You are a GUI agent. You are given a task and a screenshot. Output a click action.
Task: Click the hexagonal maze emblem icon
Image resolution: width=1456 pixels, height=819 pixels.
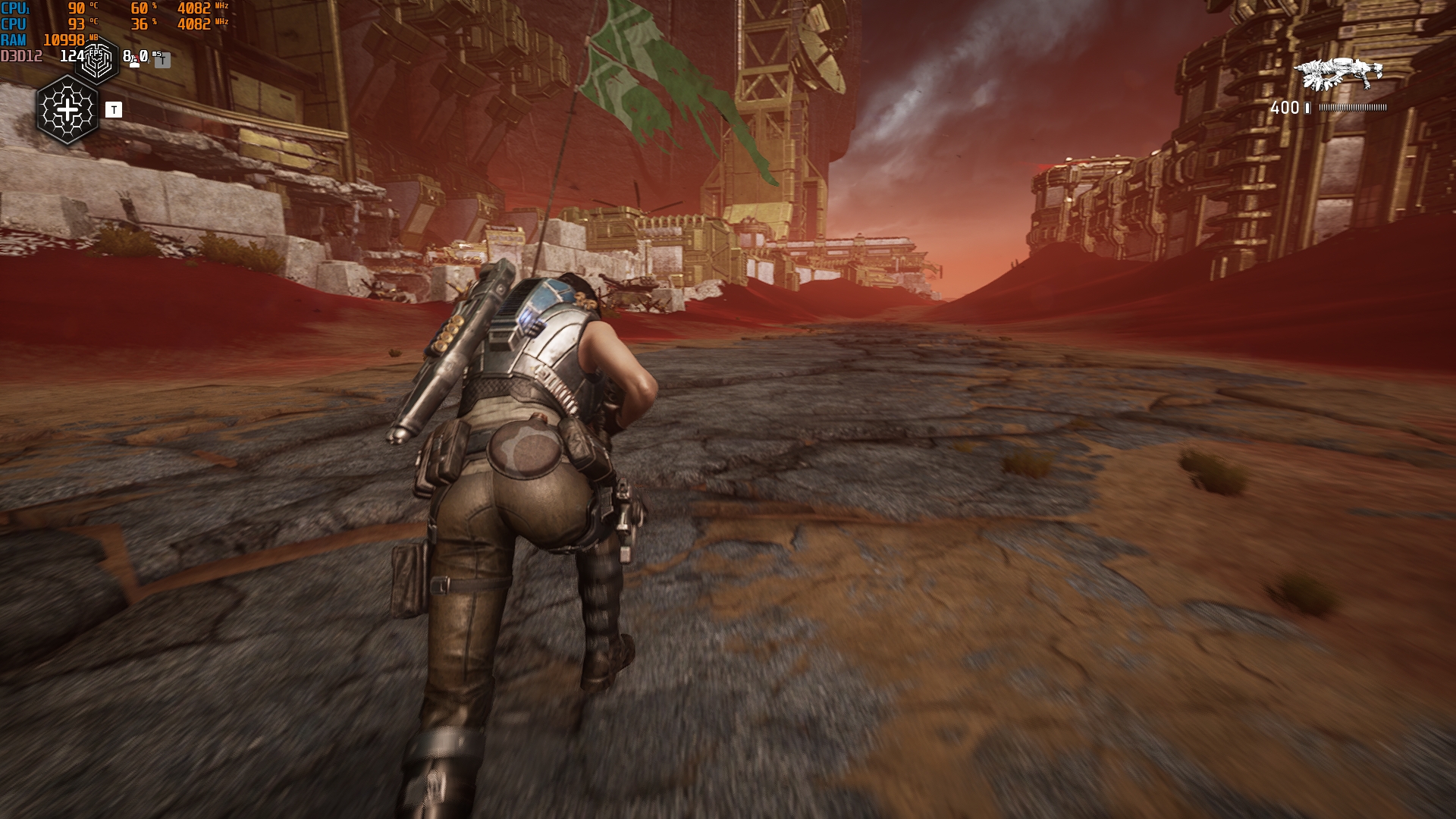click(97, 60)
